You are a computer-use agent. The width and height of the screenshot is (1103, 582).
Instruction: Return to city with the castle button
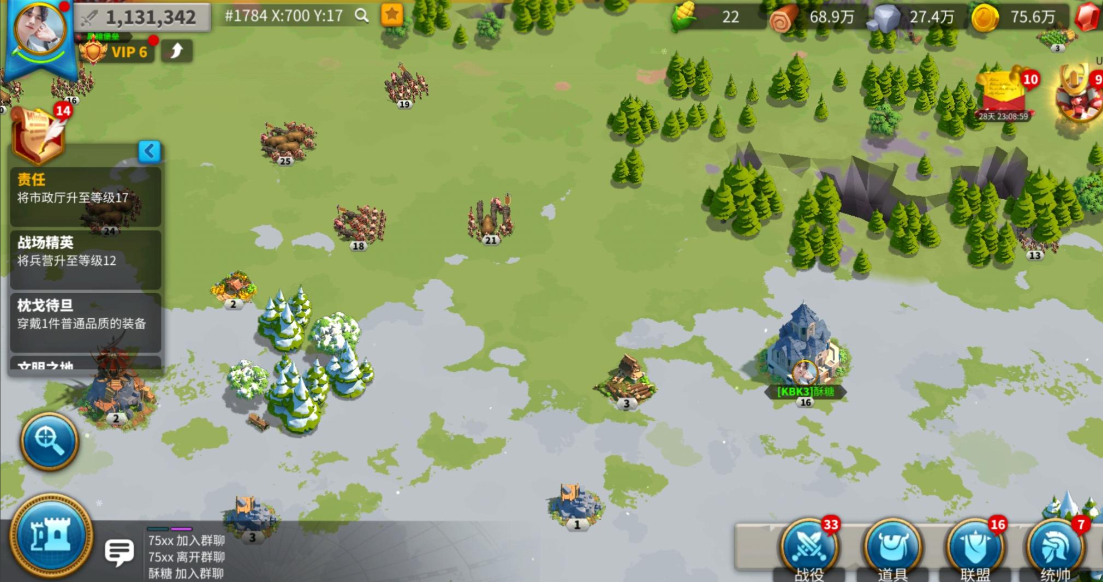click(51, 537)
